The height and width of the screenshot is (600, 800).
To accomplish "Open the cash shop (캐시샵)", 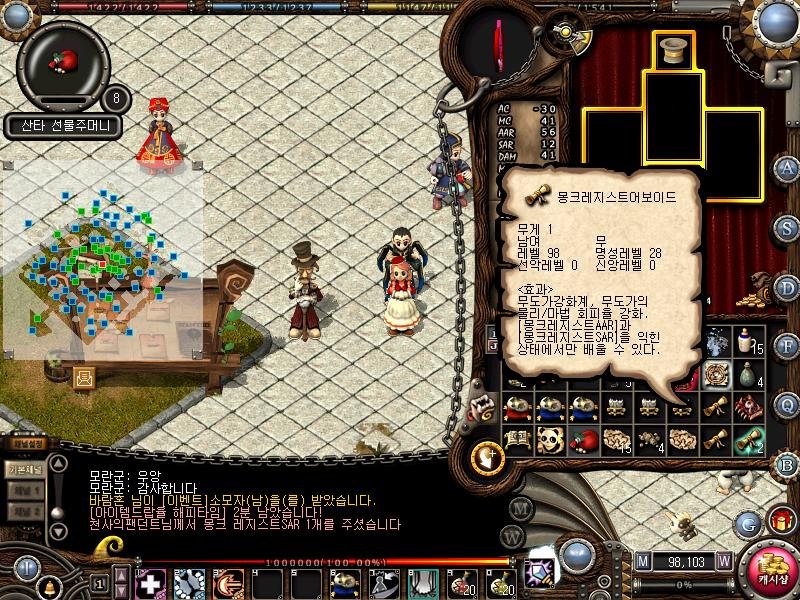I will 767,570.
